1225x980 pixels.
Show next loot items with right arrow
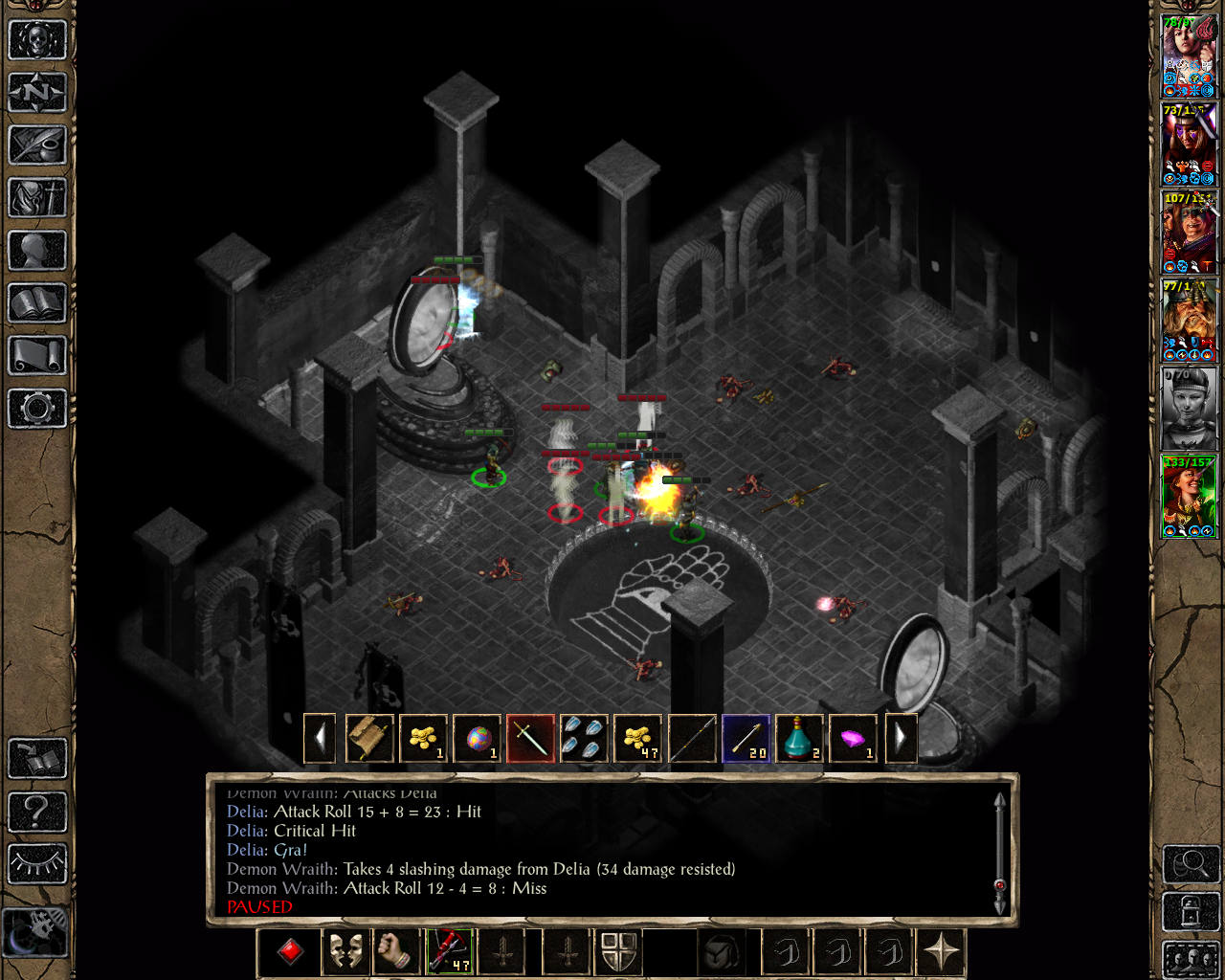click(900, 739)
